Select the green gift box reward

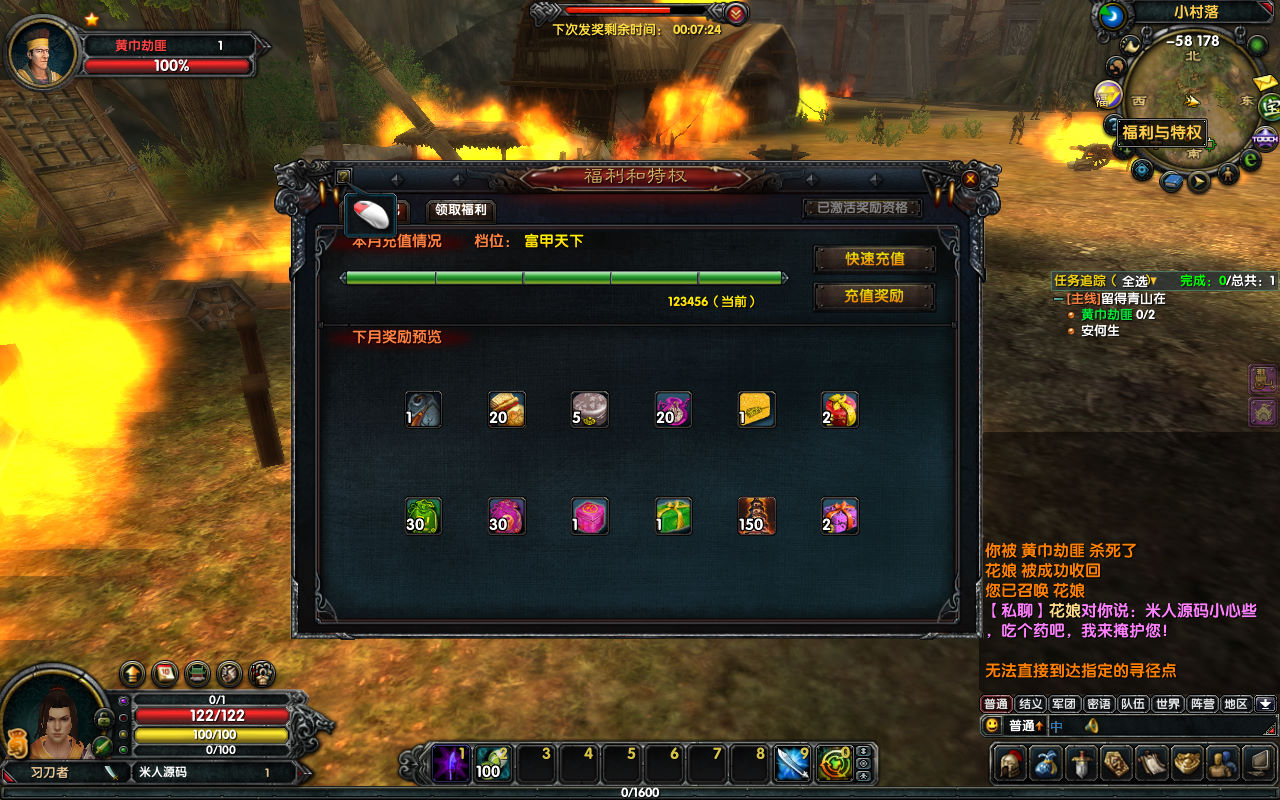[673, 516]
